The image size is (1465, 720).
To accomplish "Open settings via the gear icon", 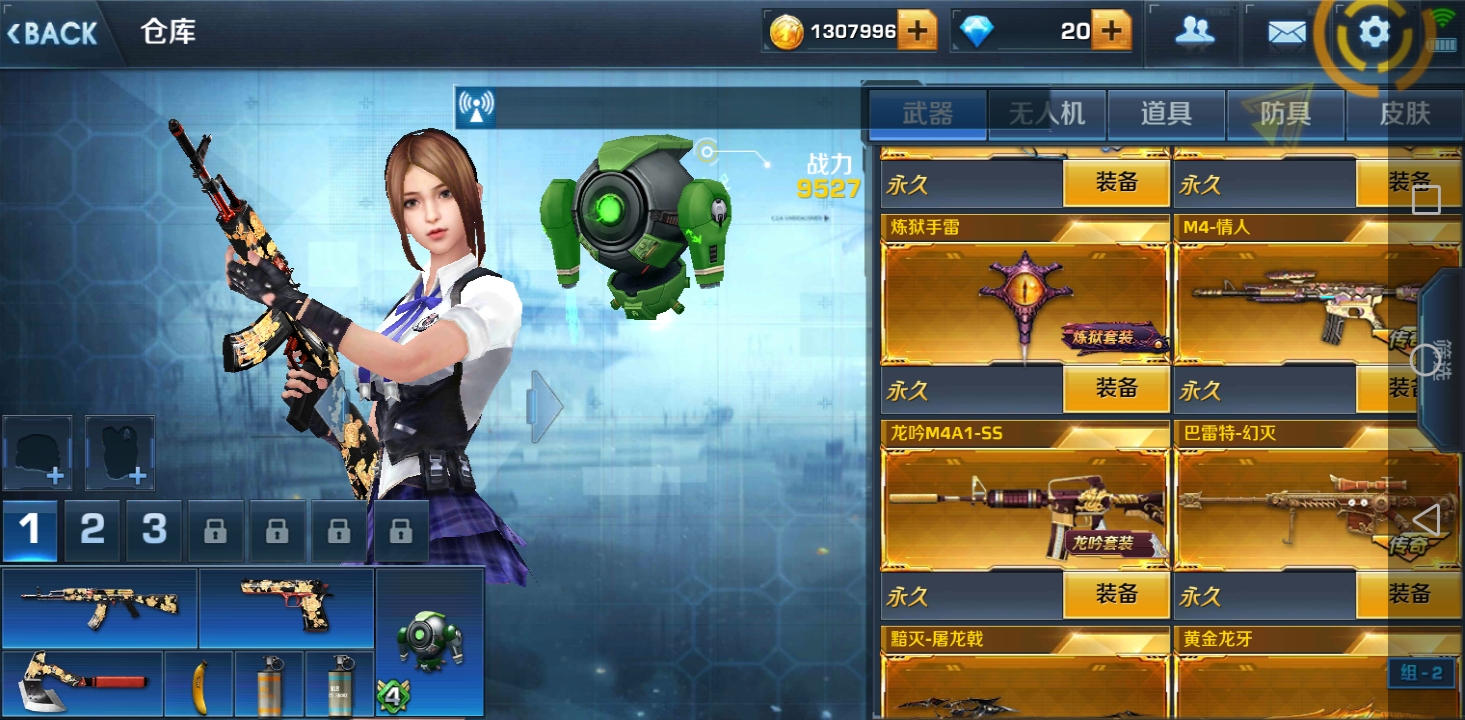I will 1374,33.
